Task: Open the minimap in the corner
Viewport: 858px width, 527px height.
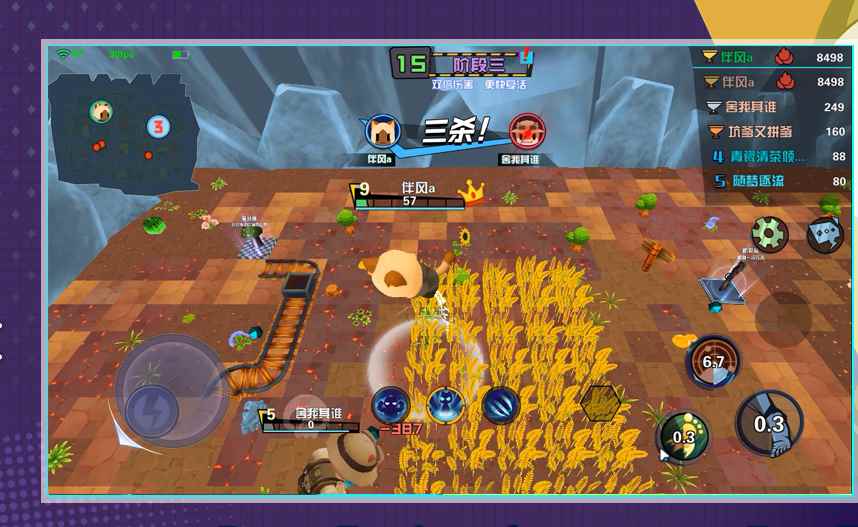Action: [x=124, y=132]
